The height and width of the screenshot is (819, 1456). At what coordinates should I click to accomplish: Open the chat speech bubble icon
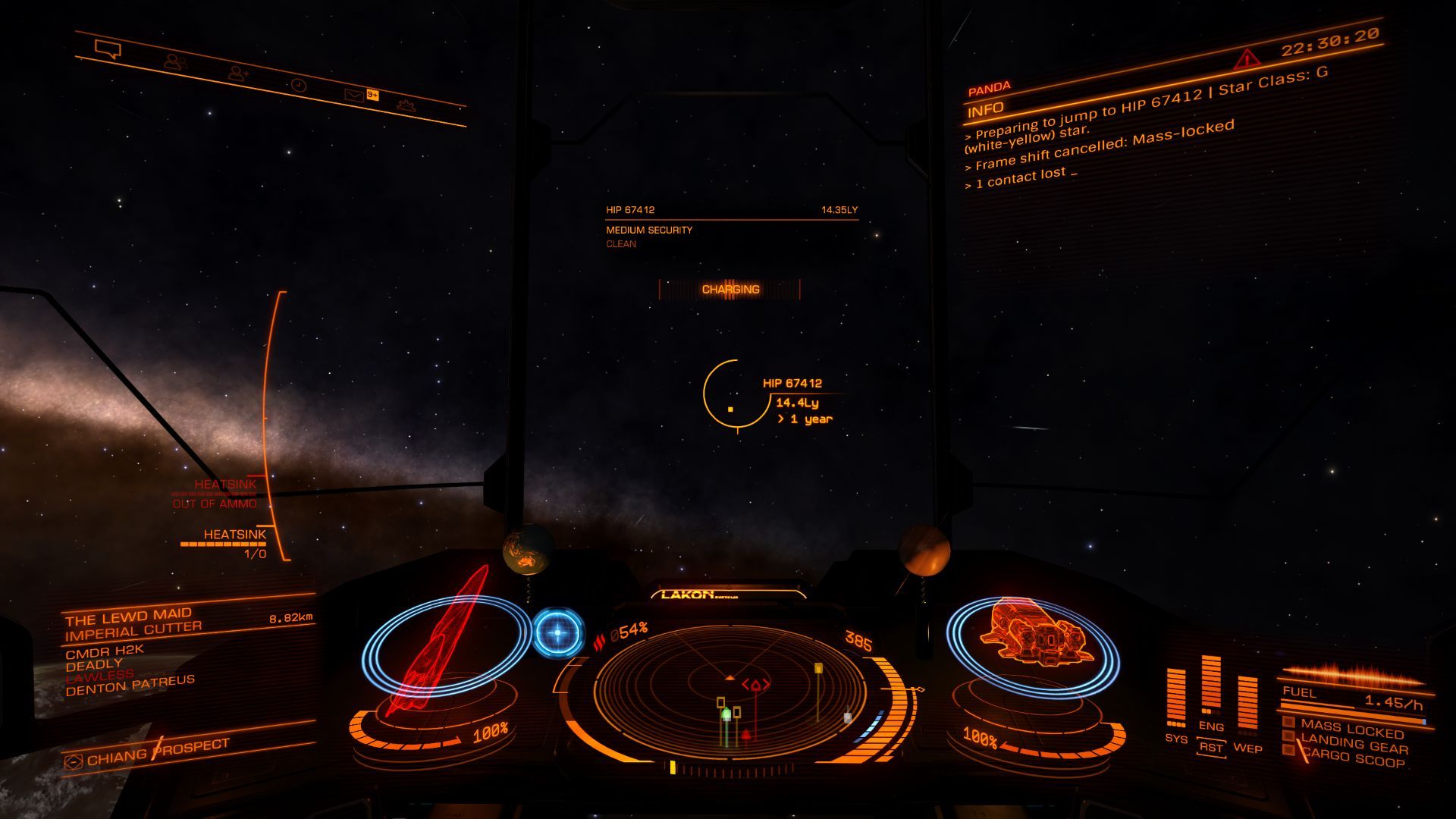(x=108, y=50)
